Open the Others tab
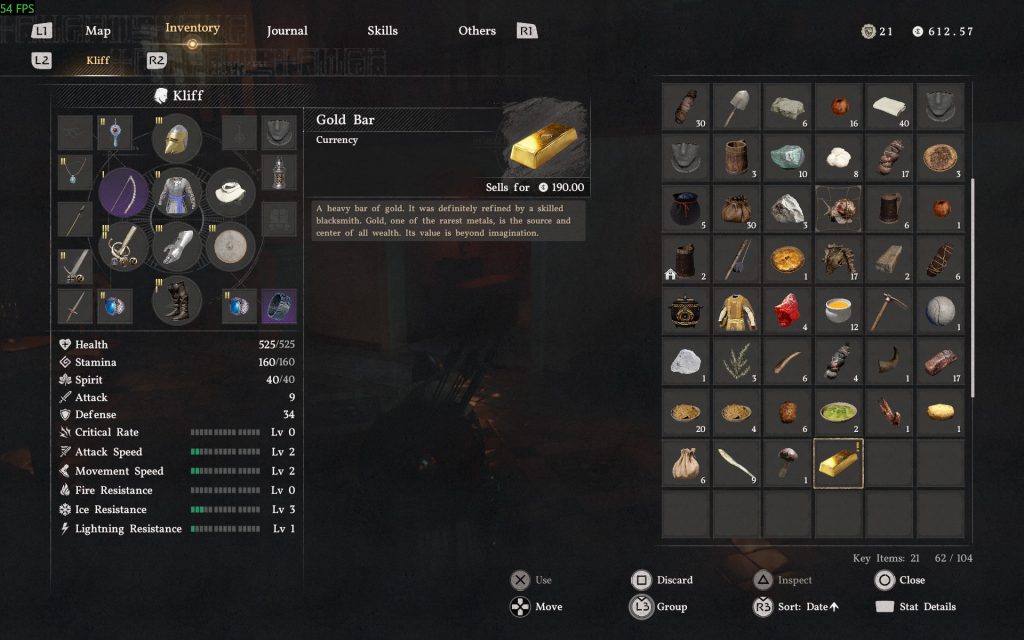Screen dimensions: 1024x640 click(477, 31)
